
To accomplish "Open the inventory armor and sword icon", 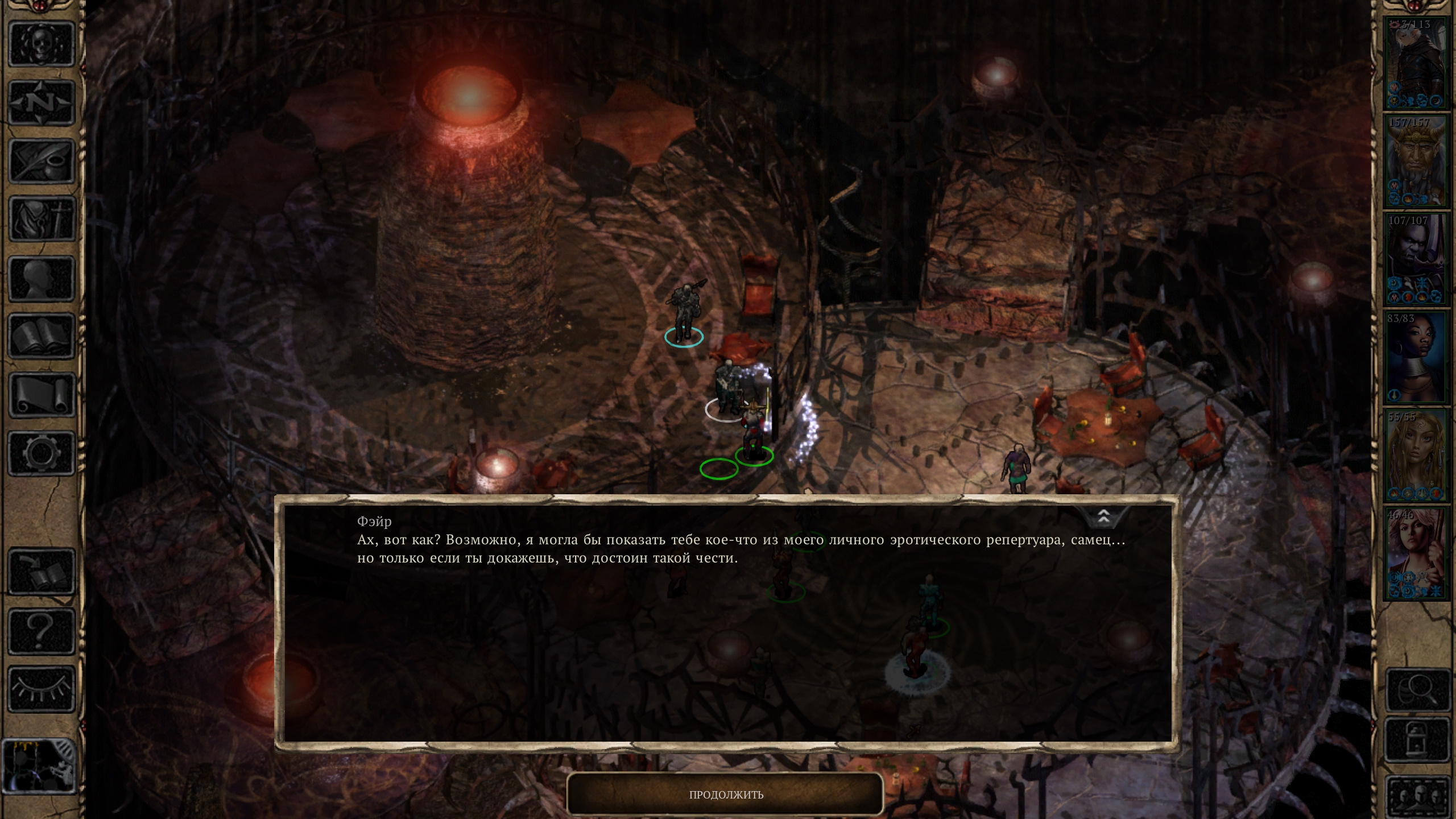I will coord(42,220).
